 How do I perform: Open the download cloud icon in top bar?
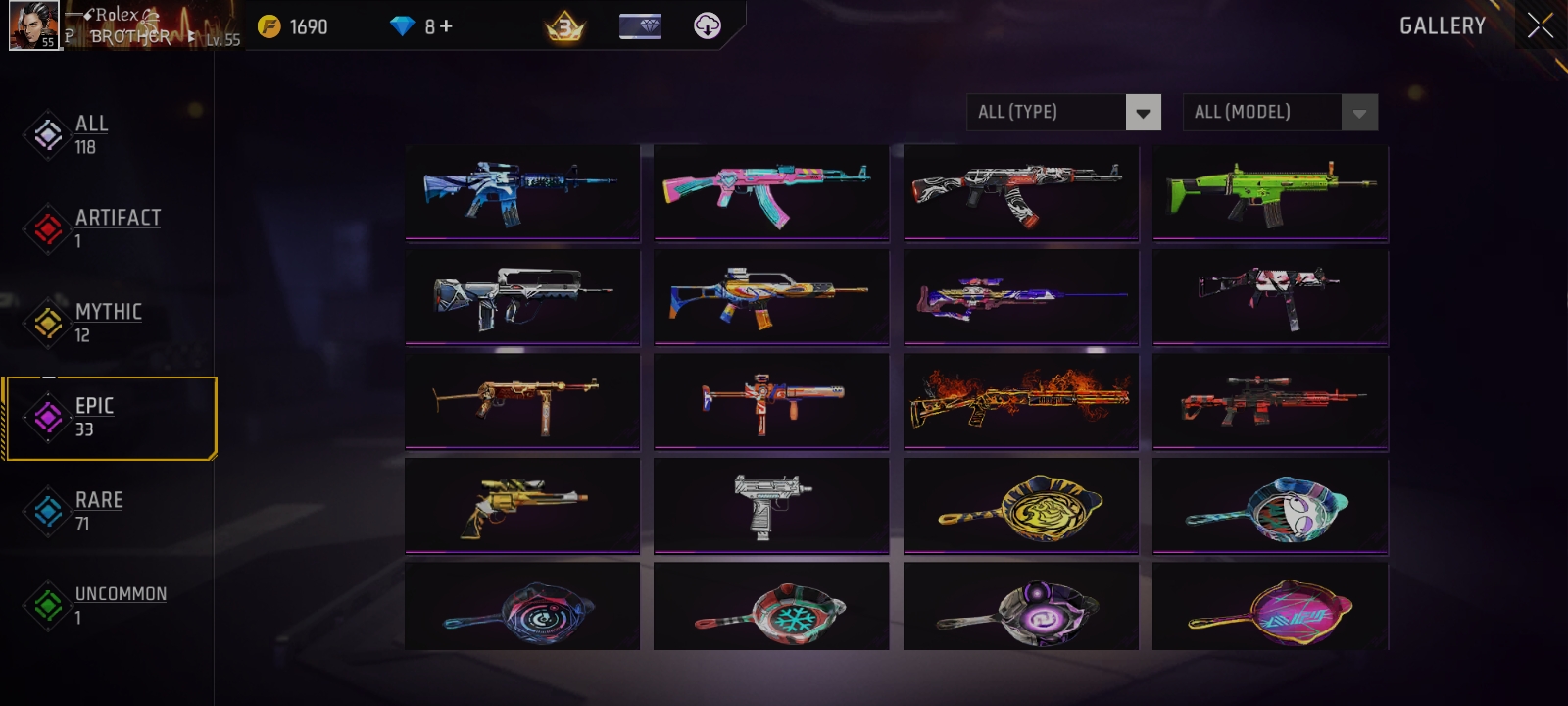coord(709,26)
